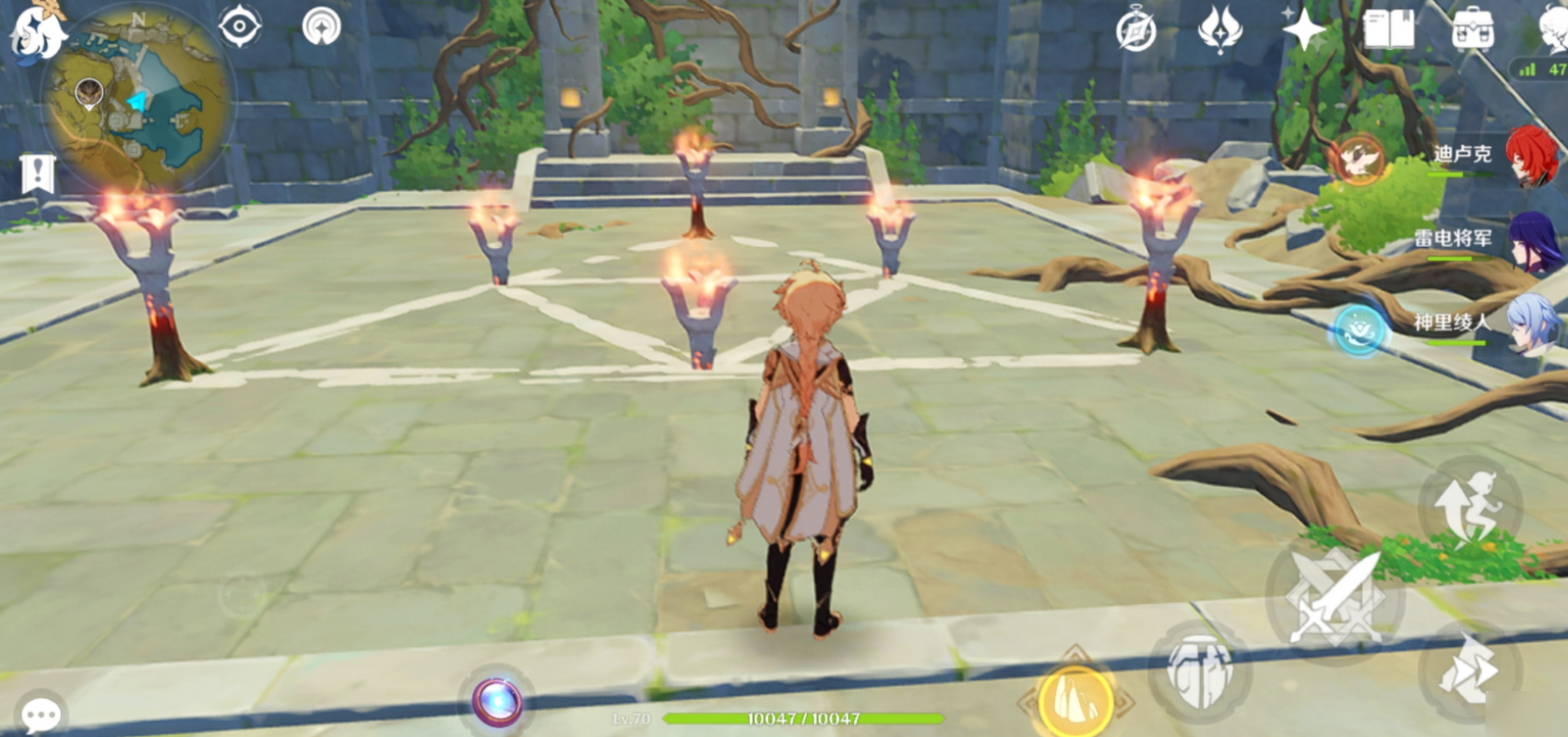This screenshot has width=1568, height=737.
Task: Open the quest log exclamation bookmark
Action: [38, 173]
